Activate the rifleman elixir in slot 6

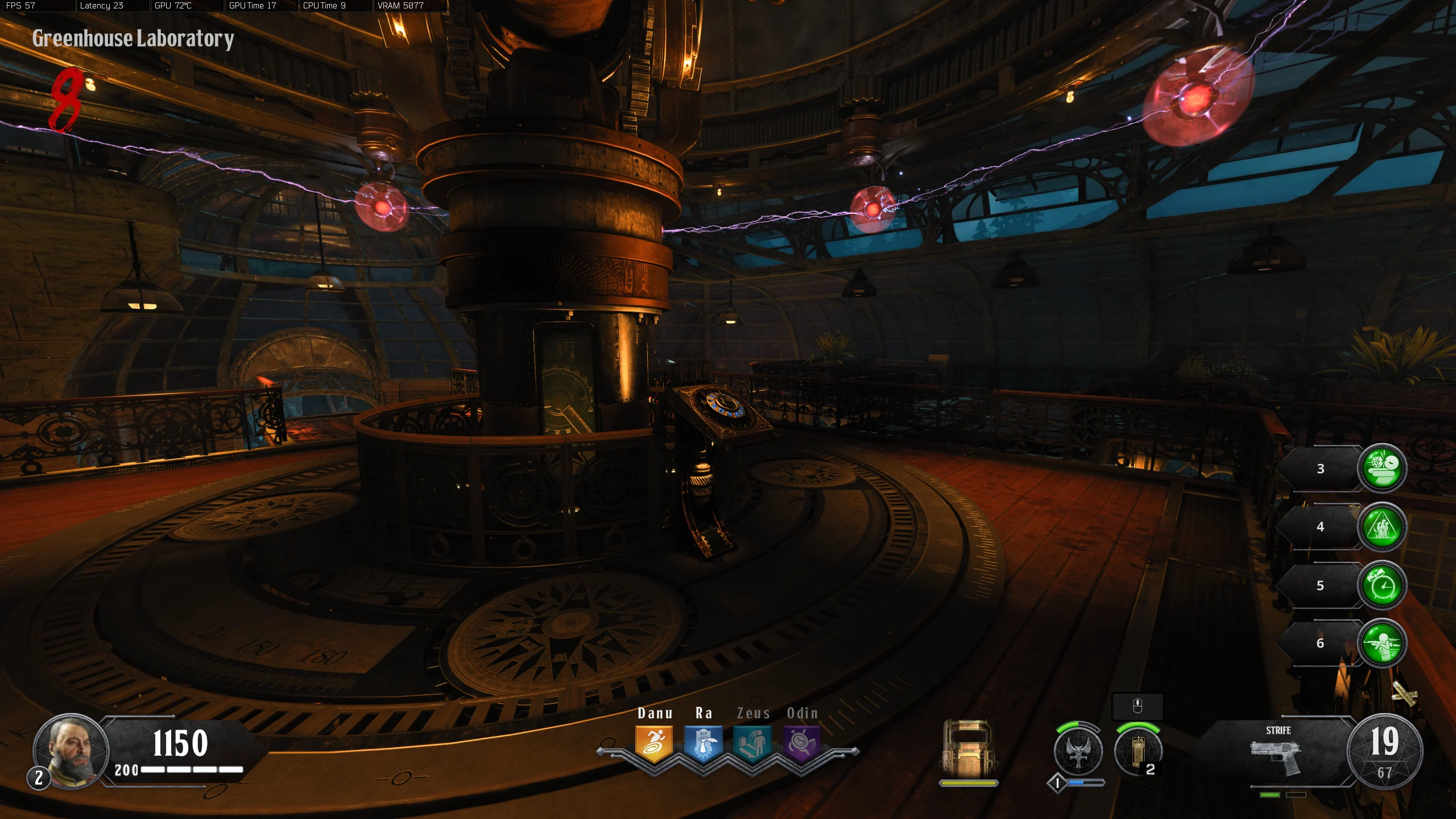tap(1382, 643)
